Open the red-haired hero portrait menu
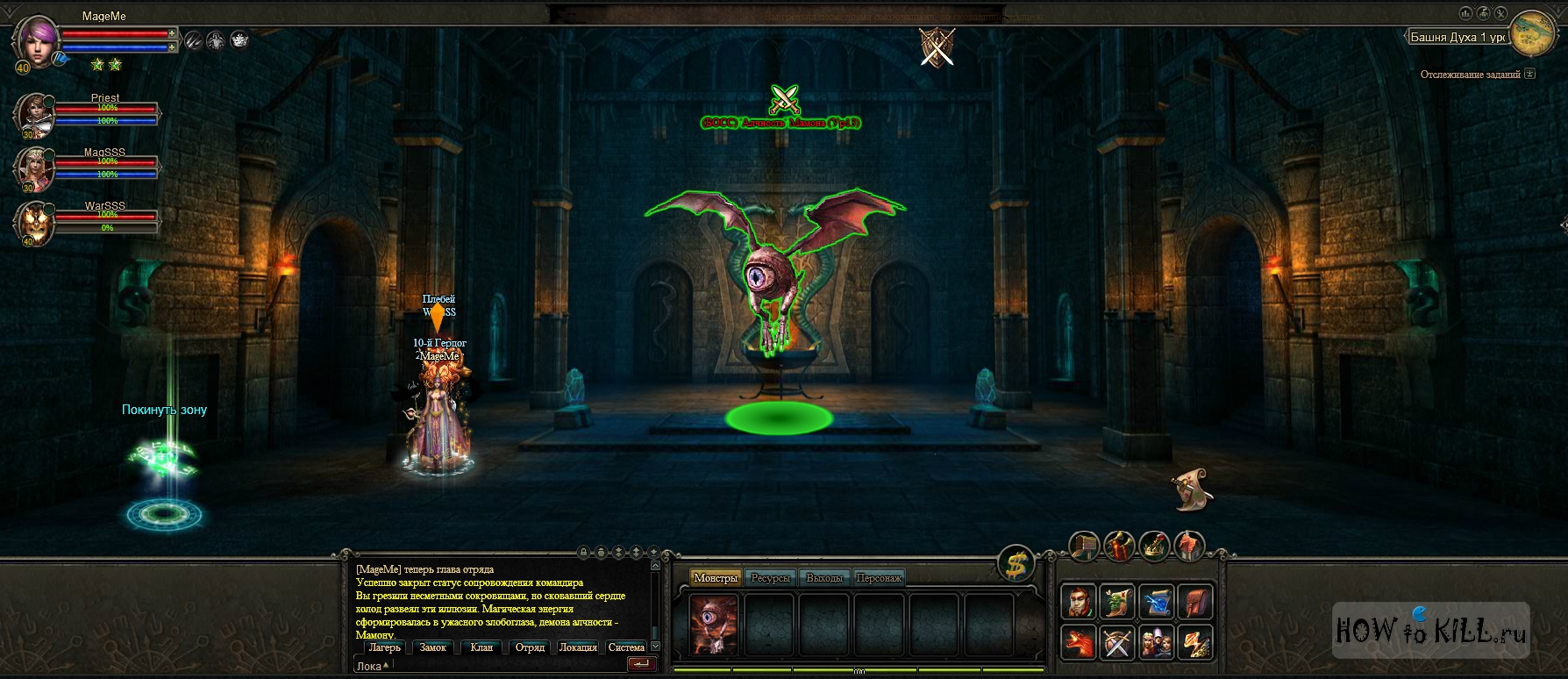This screenshot has width=1568, height=679. [1080, 601]
